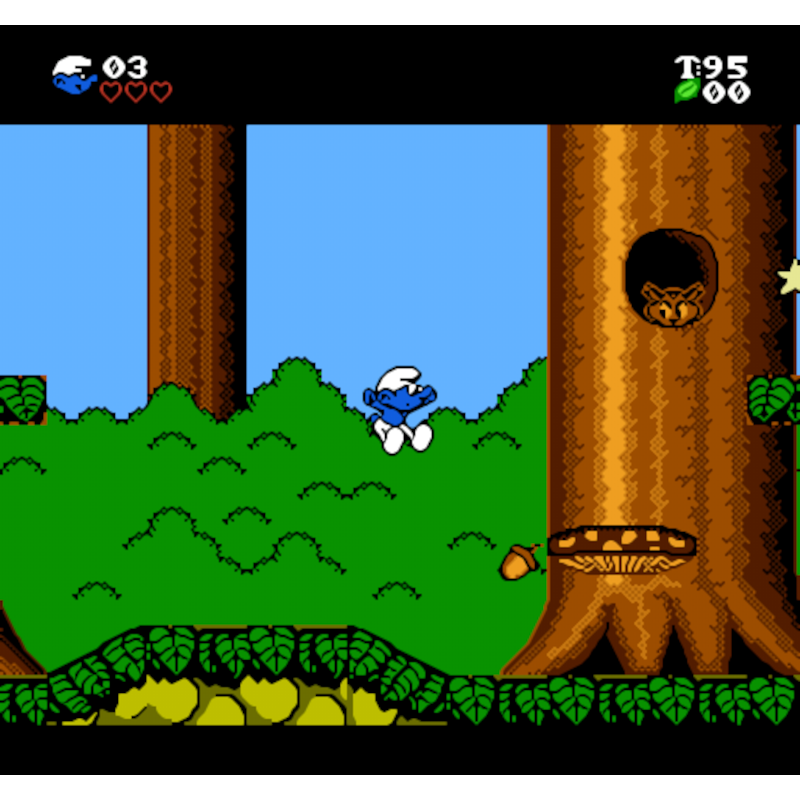Select the green leaf collectible icon
The height and width of the screenshot is (800, 800).
(686, 92)
